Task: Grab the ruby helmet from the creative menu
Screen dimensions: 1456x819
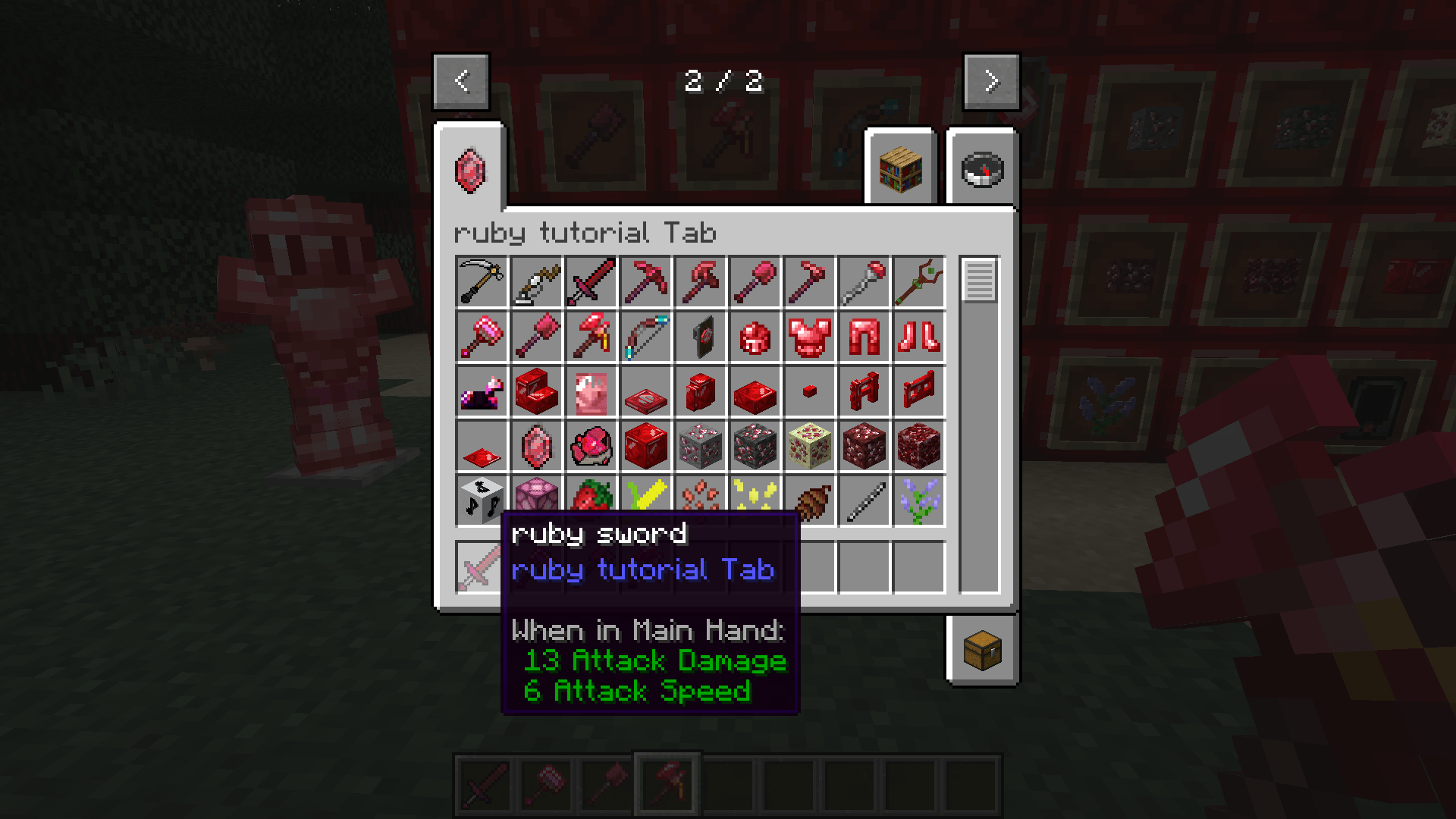Action: 754,337
